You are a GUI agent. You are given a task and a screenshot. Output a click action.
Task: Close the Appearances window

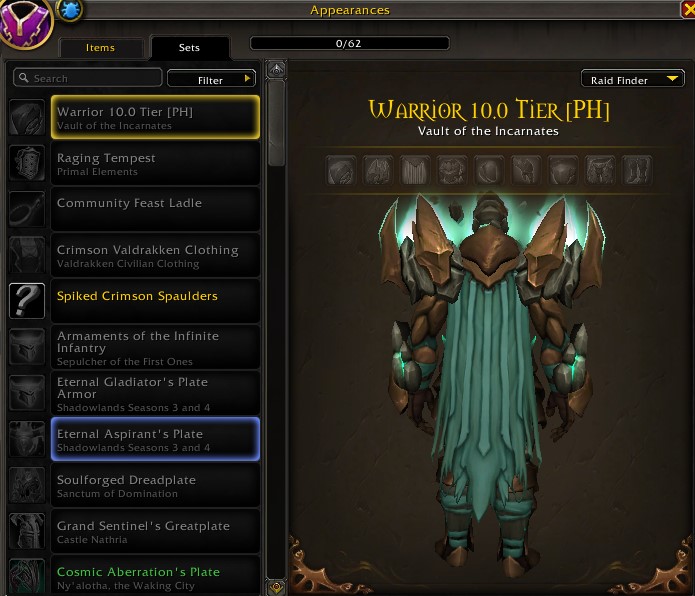click(x=685, y=10)
